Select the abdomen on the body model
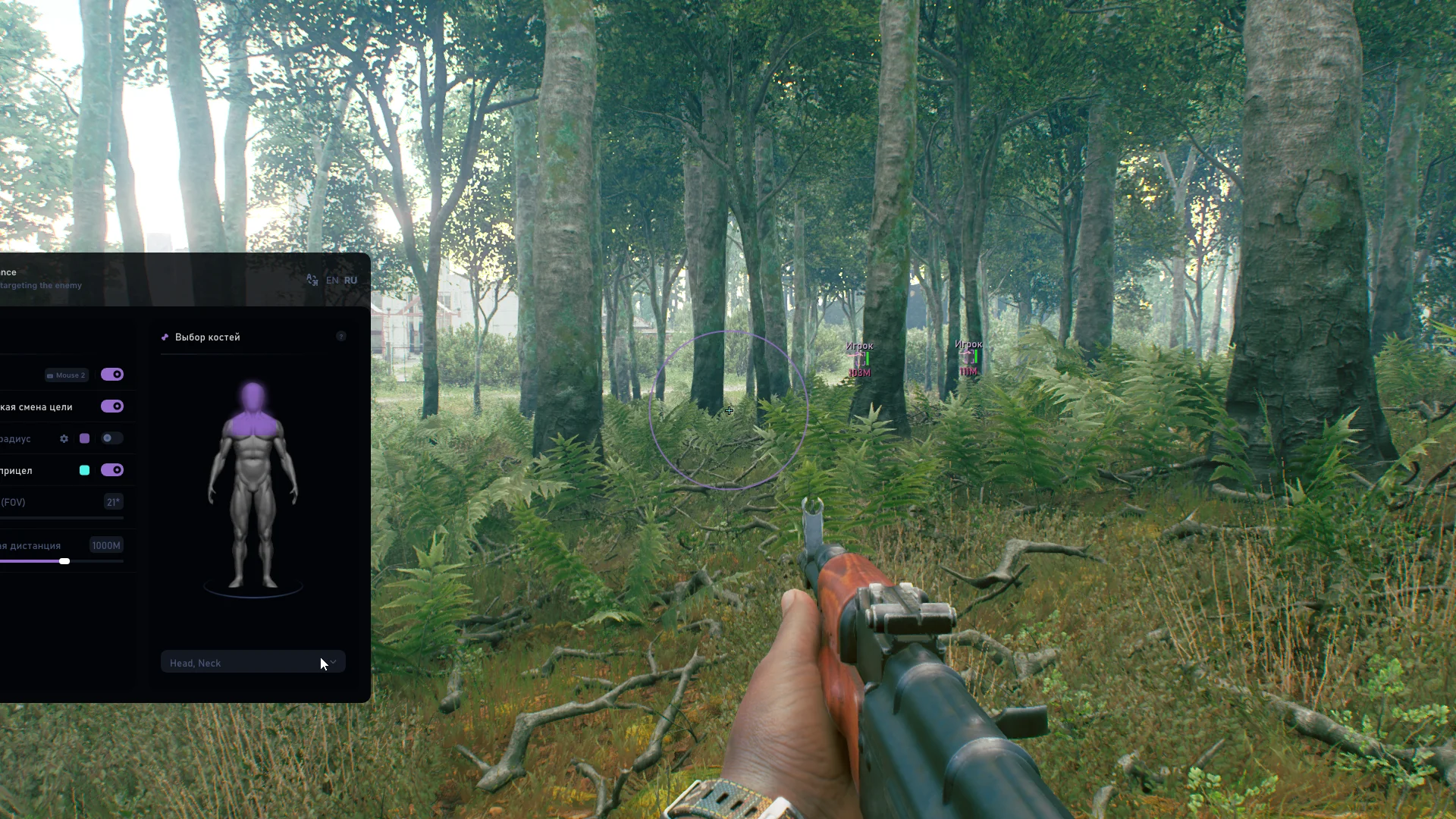The image size is (1456, 819). (253, 463)
